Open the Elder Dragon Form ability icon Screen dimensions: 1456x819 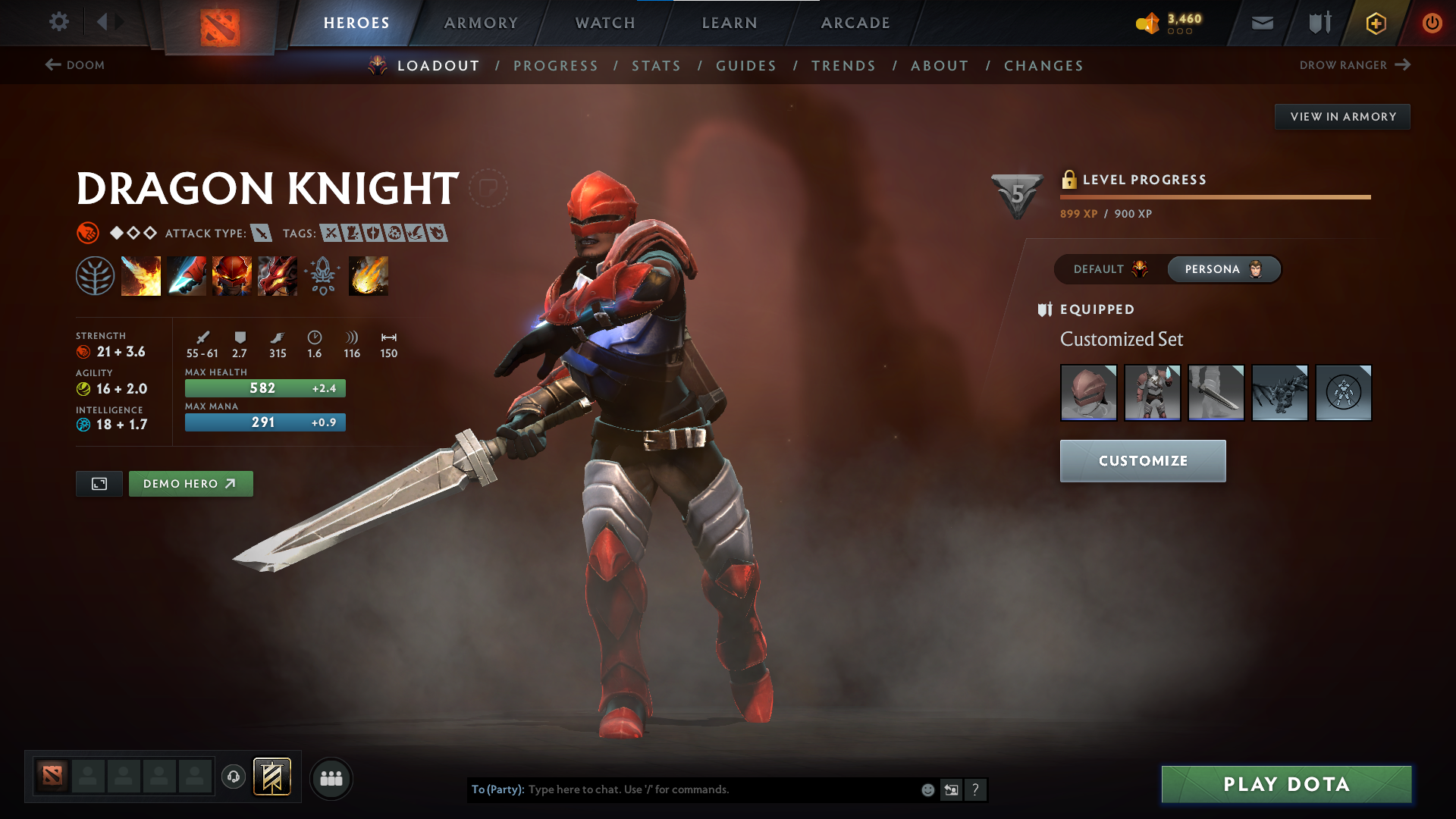point(278,275)
